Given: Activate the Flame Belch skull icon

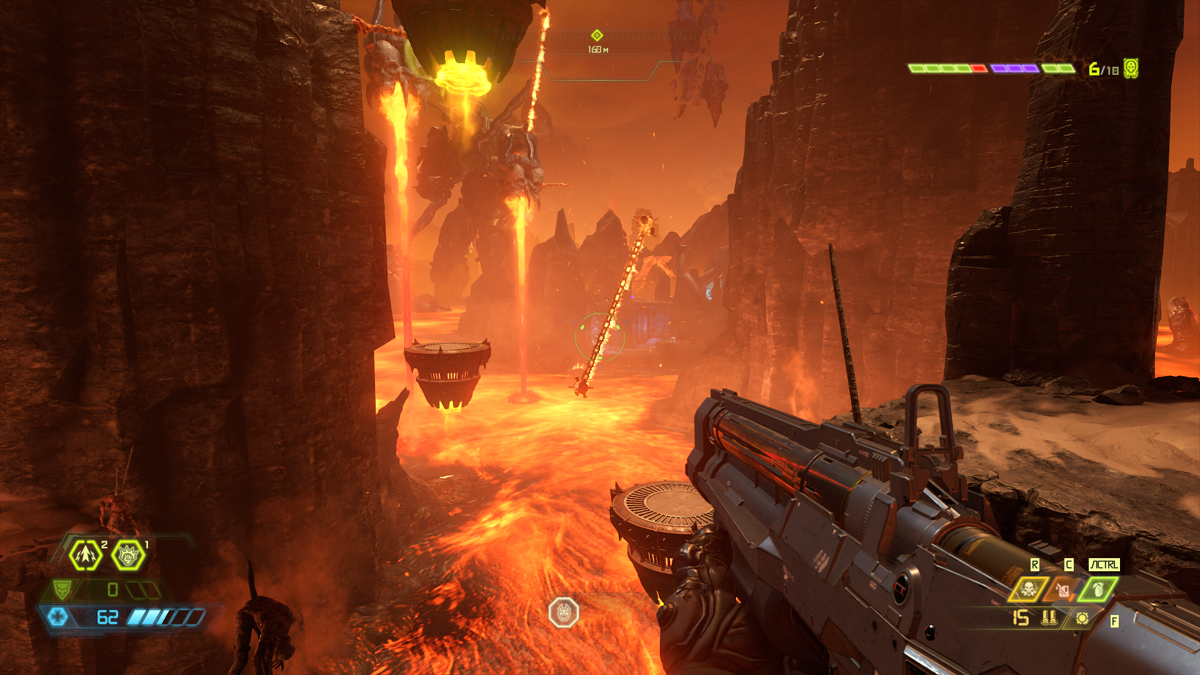Looking at the screenshot, I should [1028, 590].
